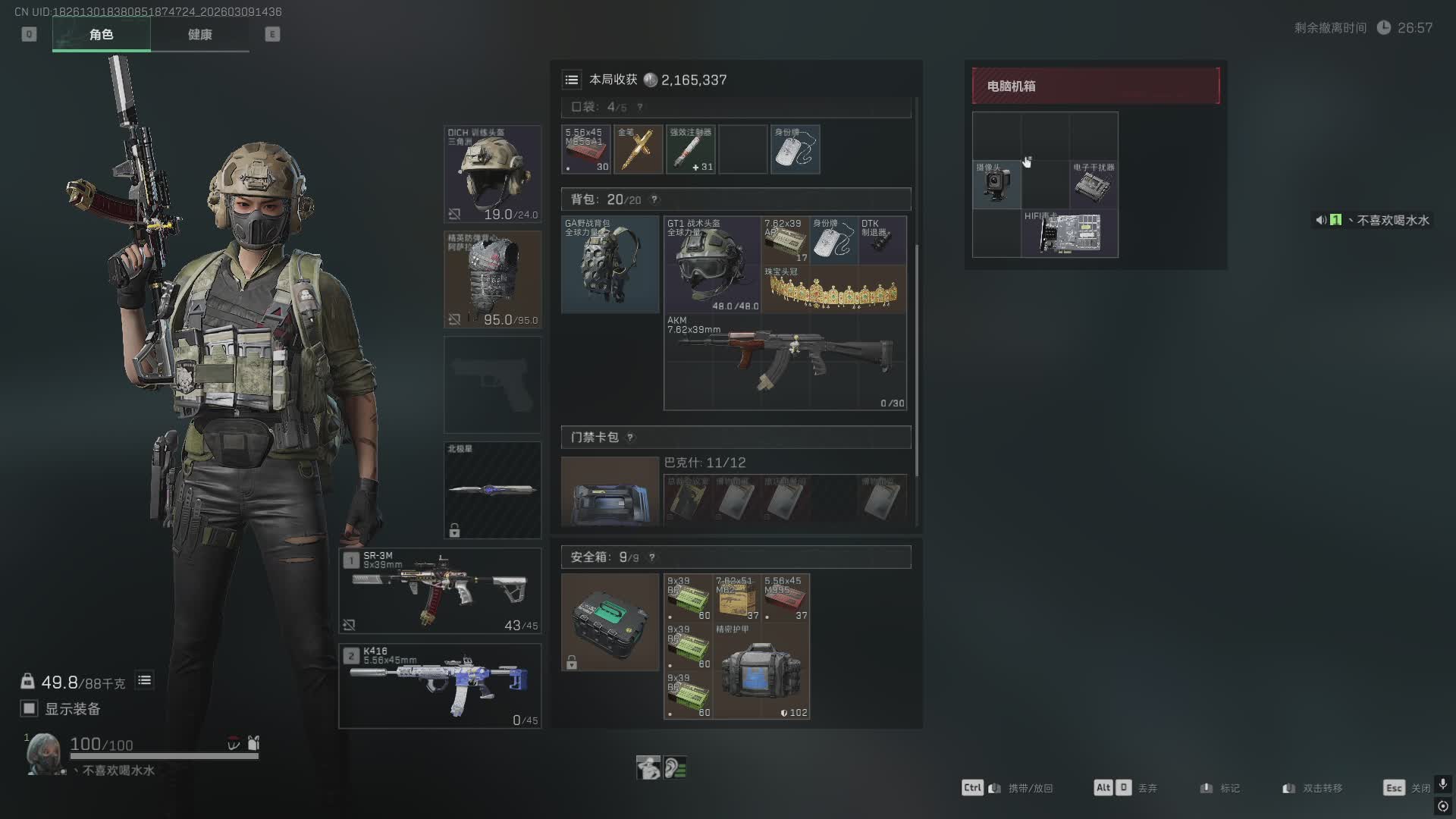Select the 角色 character tab
Screen dimensions: 1456x819
[x=102, y=35]
